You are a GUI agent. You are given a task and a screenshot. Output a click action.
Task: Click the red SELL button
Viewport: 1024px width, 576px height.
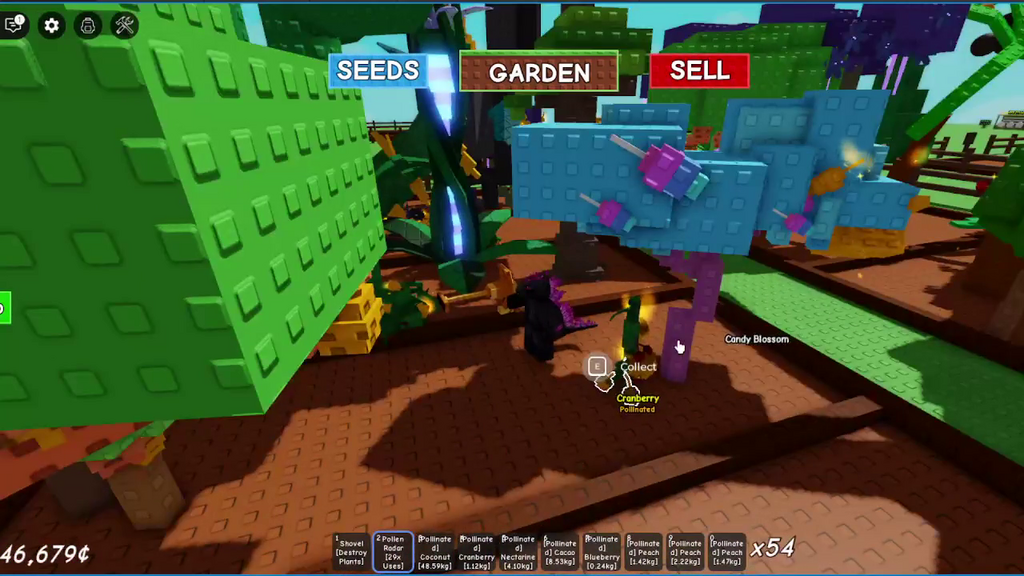click(x=699, y=71)
